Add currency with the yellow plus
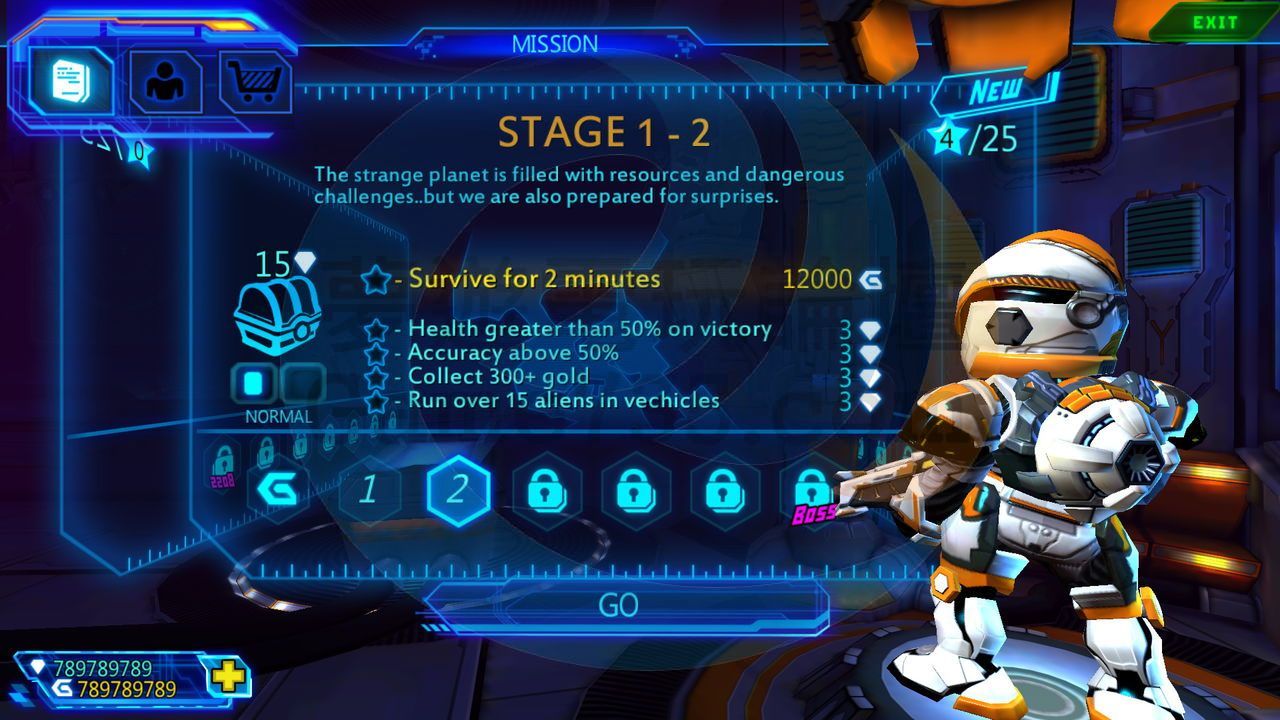 click(229, 678)
